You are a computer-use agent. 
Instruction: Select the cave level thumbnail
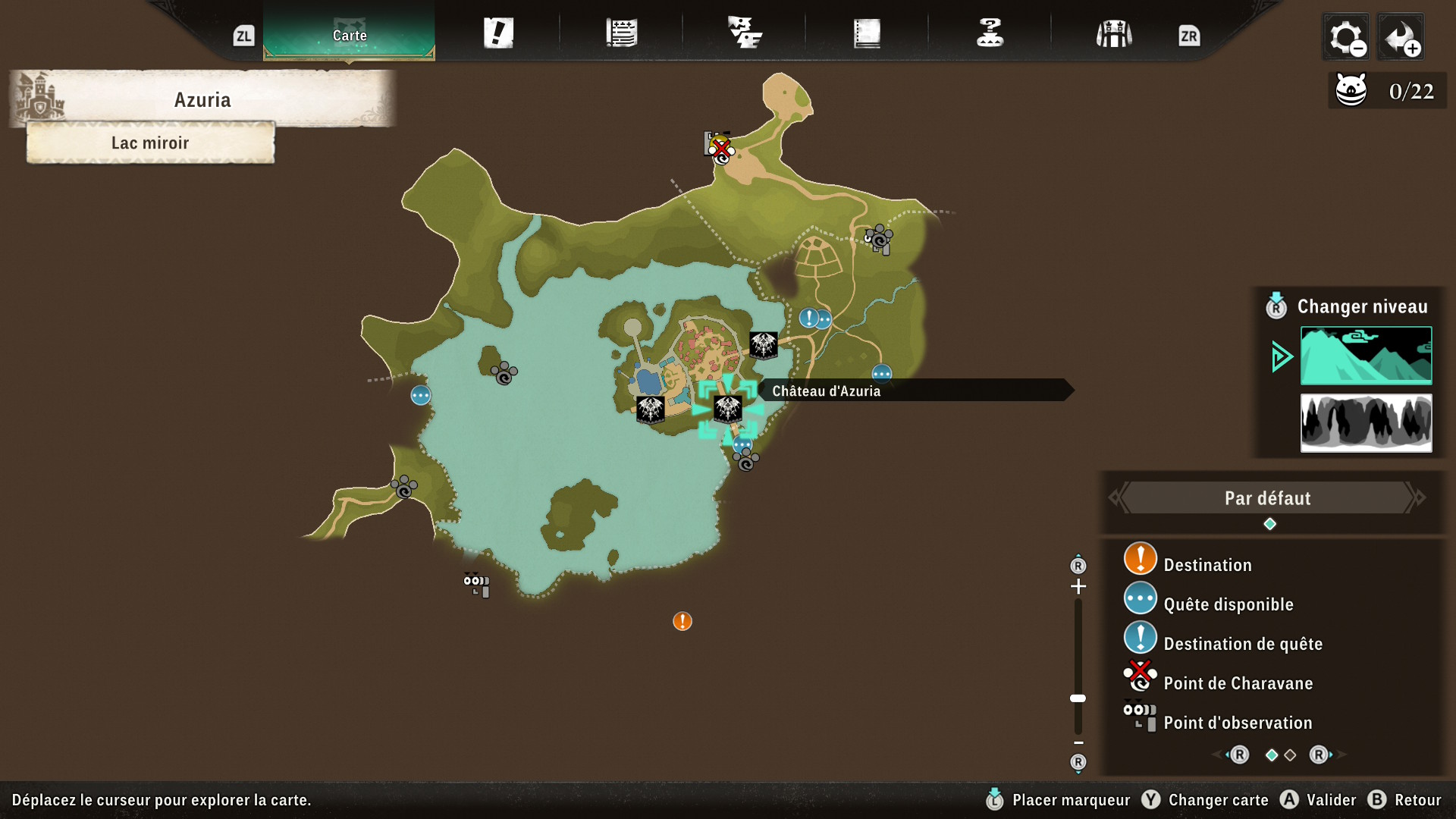click(x=1366, y=422)
